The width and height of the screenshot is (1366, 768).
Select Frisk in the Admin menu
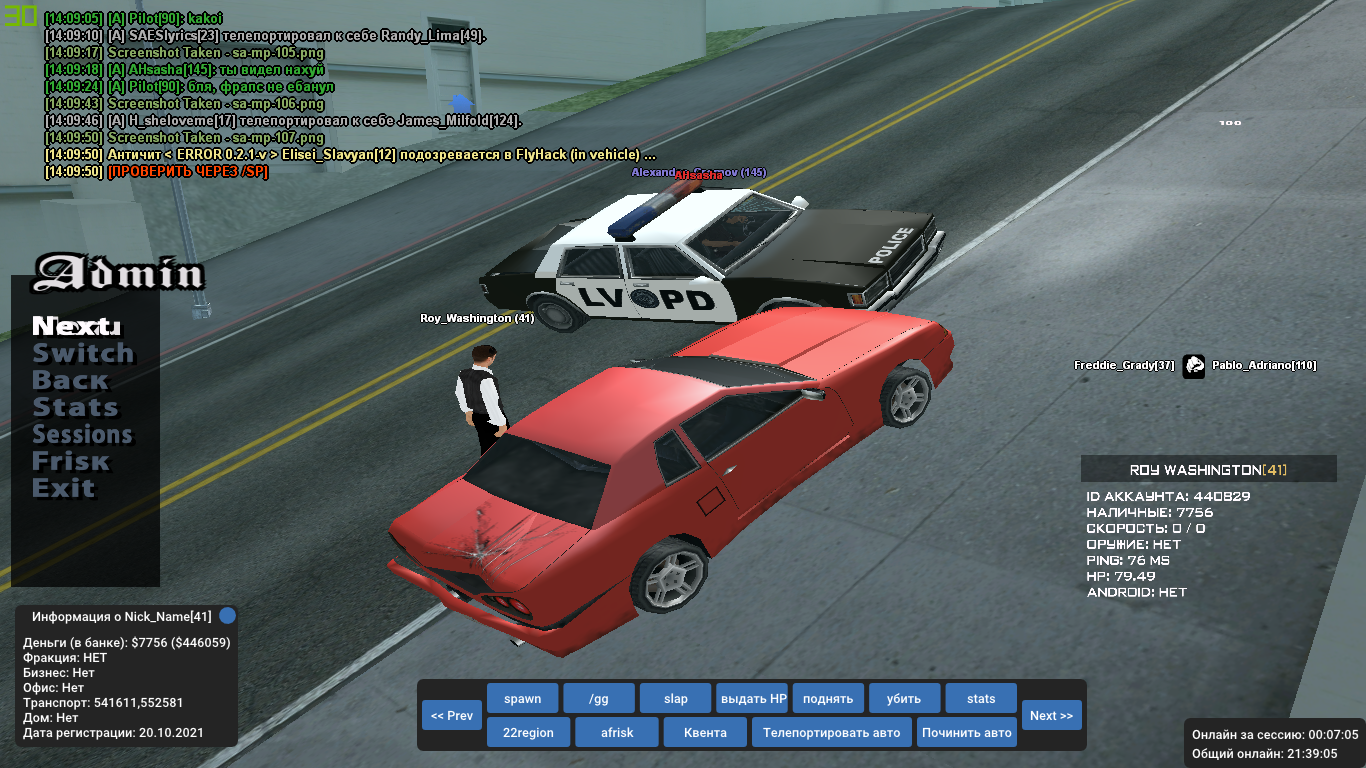(x=70, y=462)
